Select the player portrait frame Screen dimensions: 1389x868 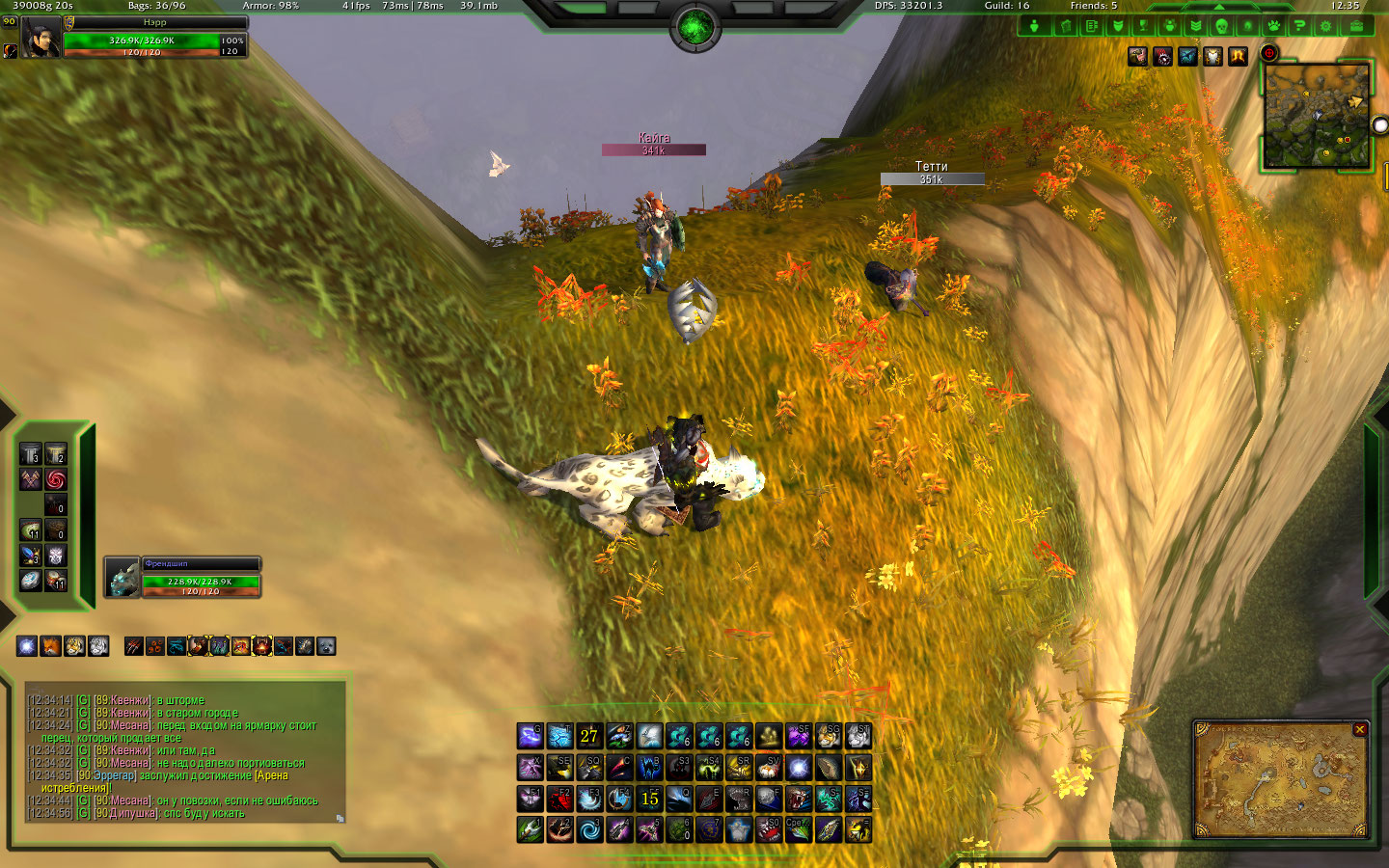point(41,39)
